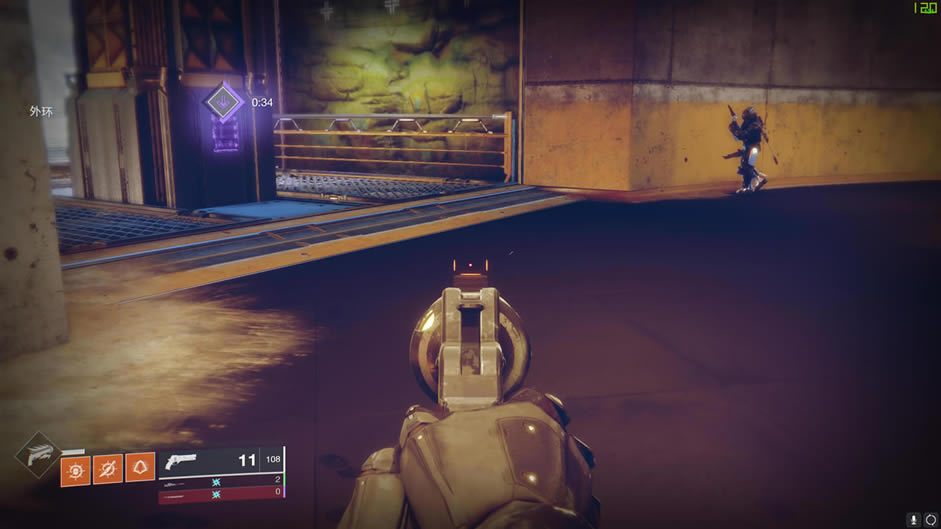The height and width of the screenshot is (529, 941).
Task: Trigger the melee ability icon
Action: click(x=108, y=469)
